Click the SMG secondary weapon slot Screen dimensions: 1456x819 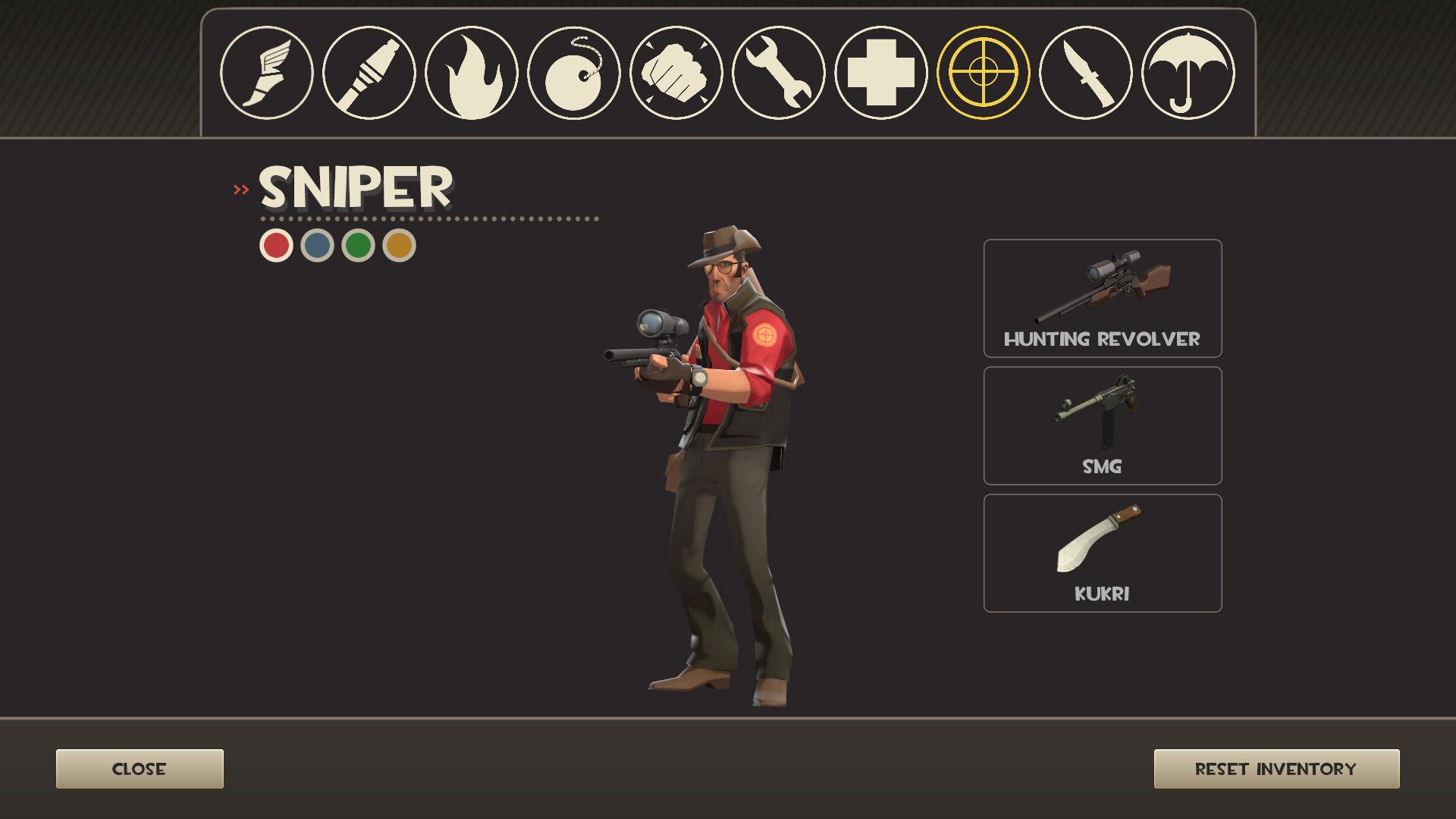1102,425
